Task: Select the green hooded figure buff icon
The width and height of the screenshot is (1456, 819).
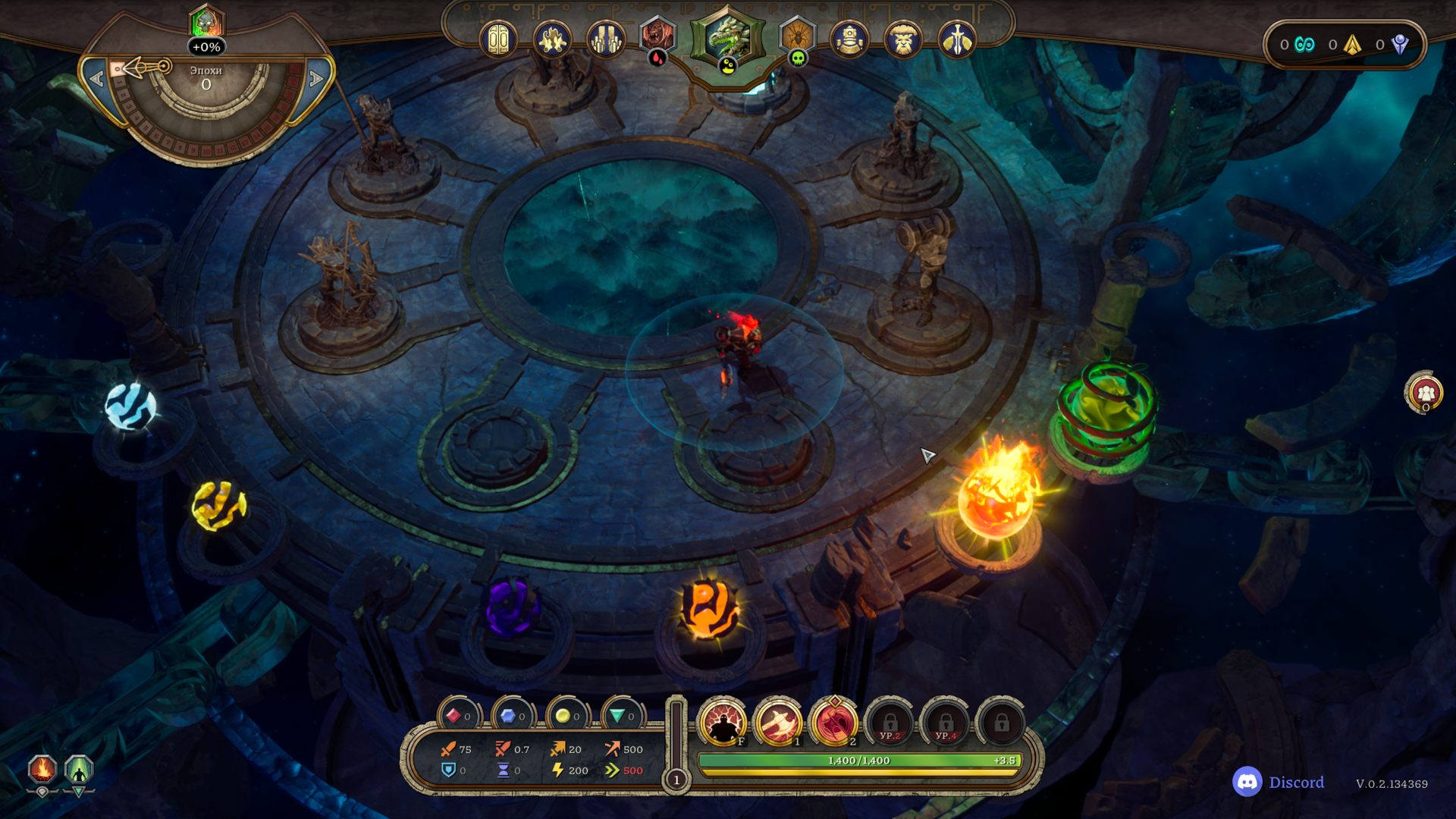Action: [79, 770]
